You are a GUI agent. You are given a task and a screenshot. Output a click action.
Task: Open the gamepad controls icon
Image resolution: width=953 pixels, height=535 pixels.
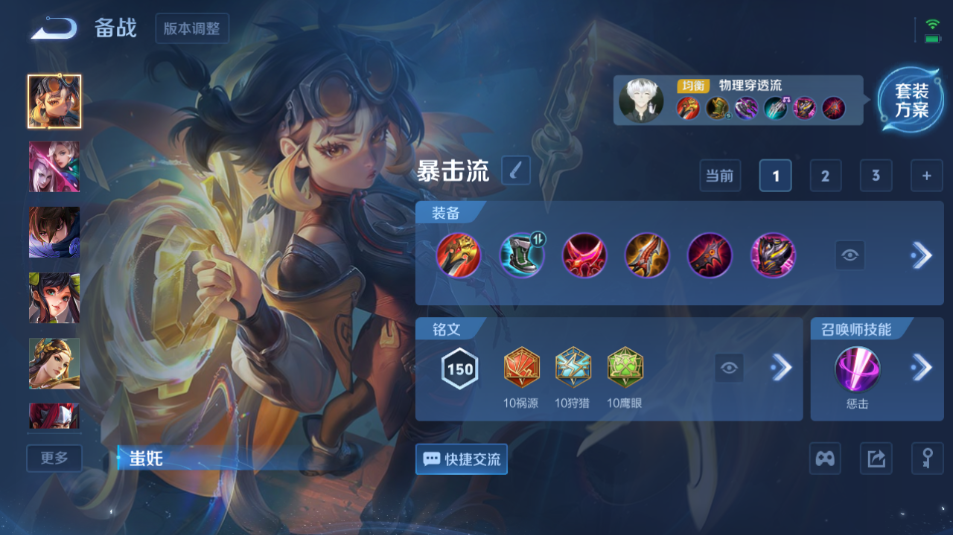pos(824,458)
